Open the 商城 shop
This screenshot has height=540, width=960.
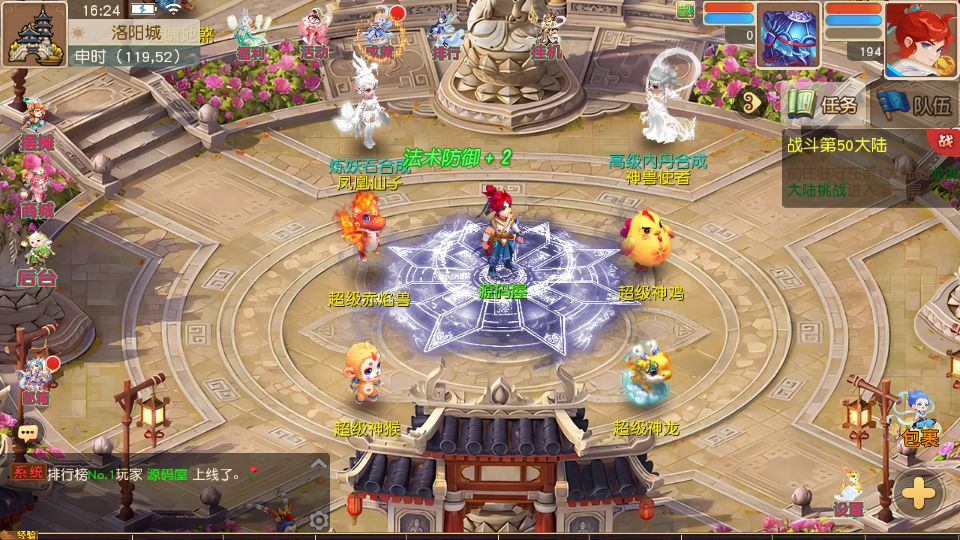pos(36,192)
